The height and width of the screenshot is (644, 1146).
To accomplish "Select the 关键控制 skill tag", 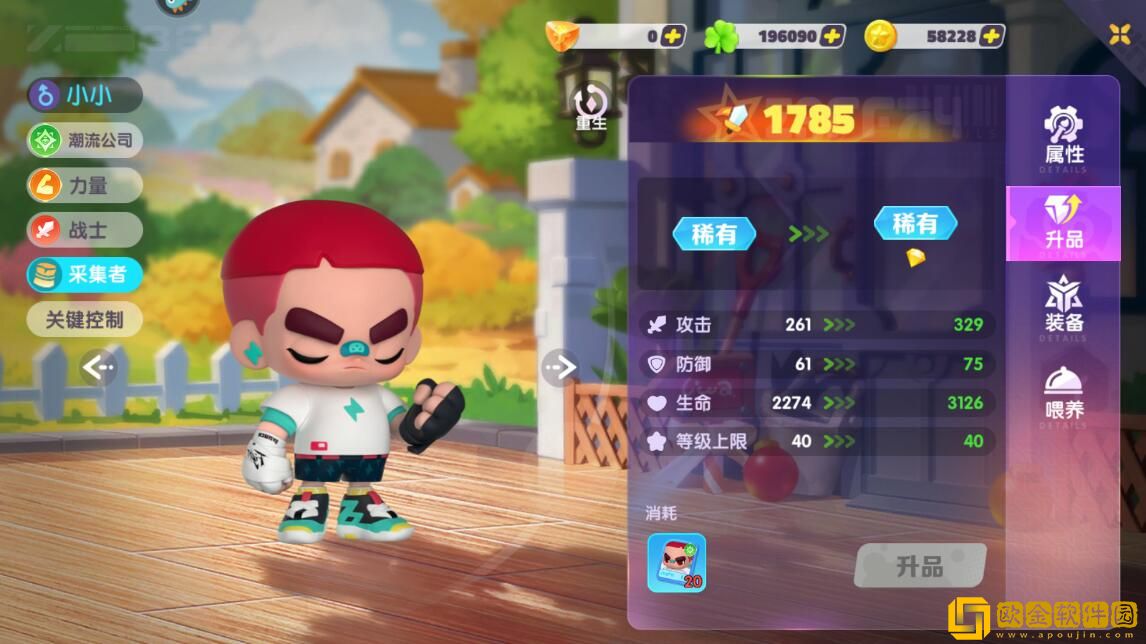I will [85, 320].
